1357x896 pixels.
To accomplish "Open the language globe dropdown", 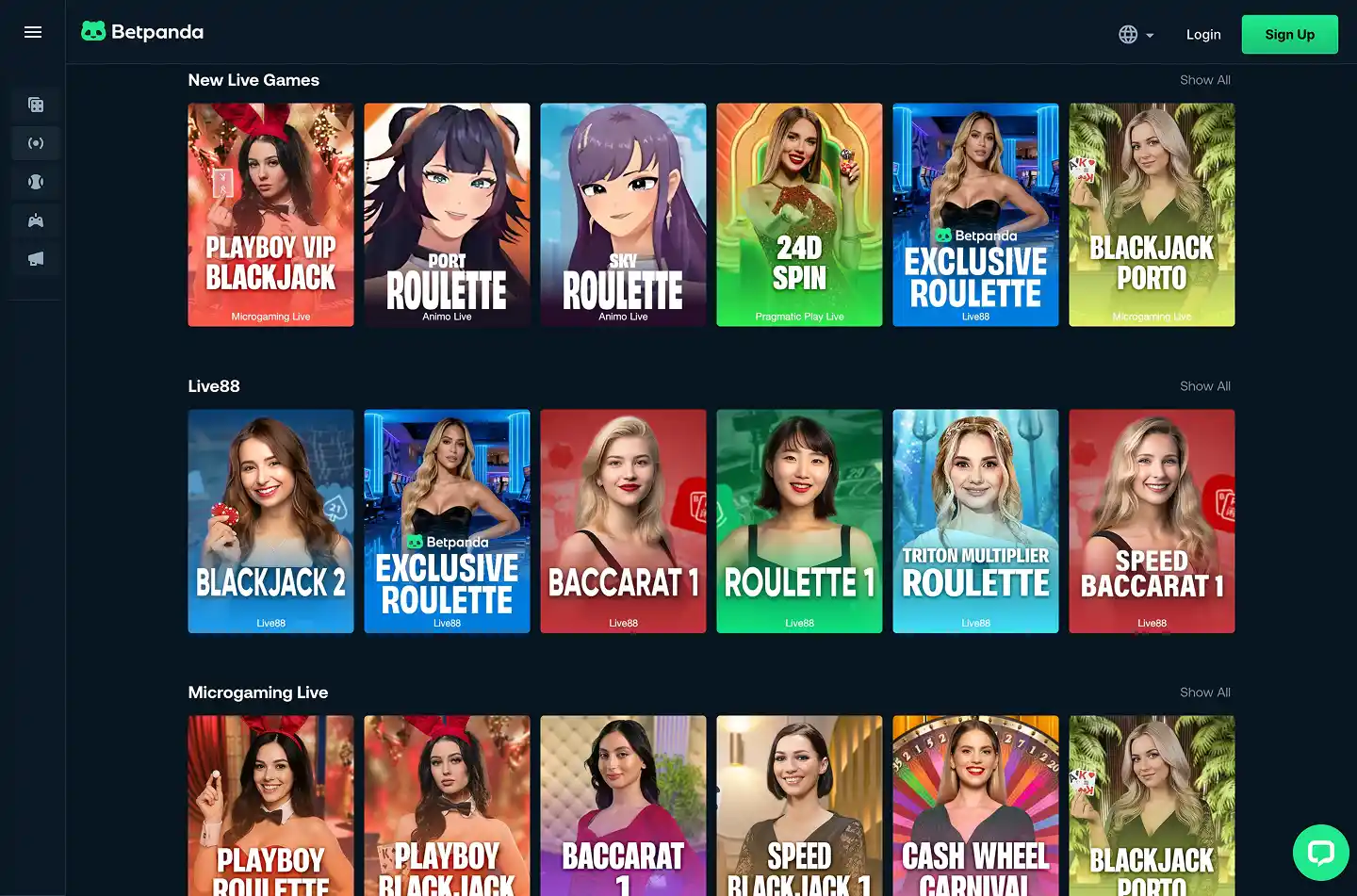I will pos(1136,35).
